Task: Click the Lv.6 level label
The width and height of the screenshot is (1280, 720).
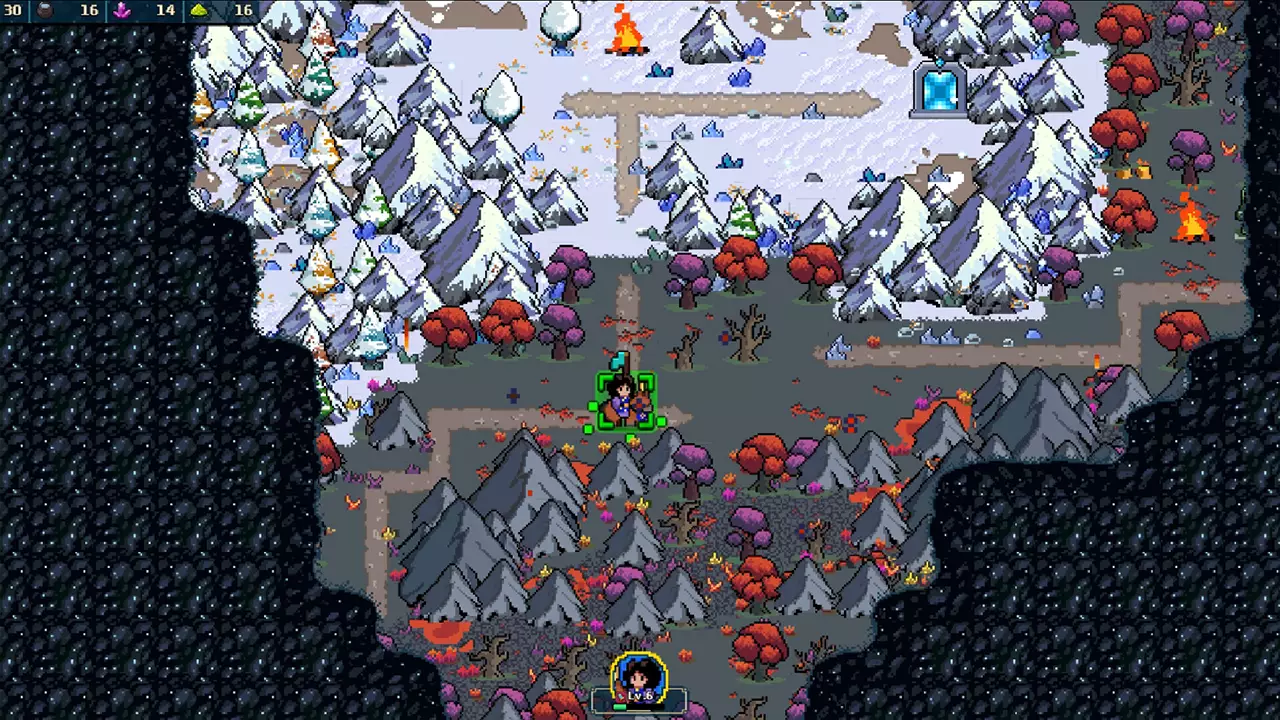Action: (x=640, y=695)
